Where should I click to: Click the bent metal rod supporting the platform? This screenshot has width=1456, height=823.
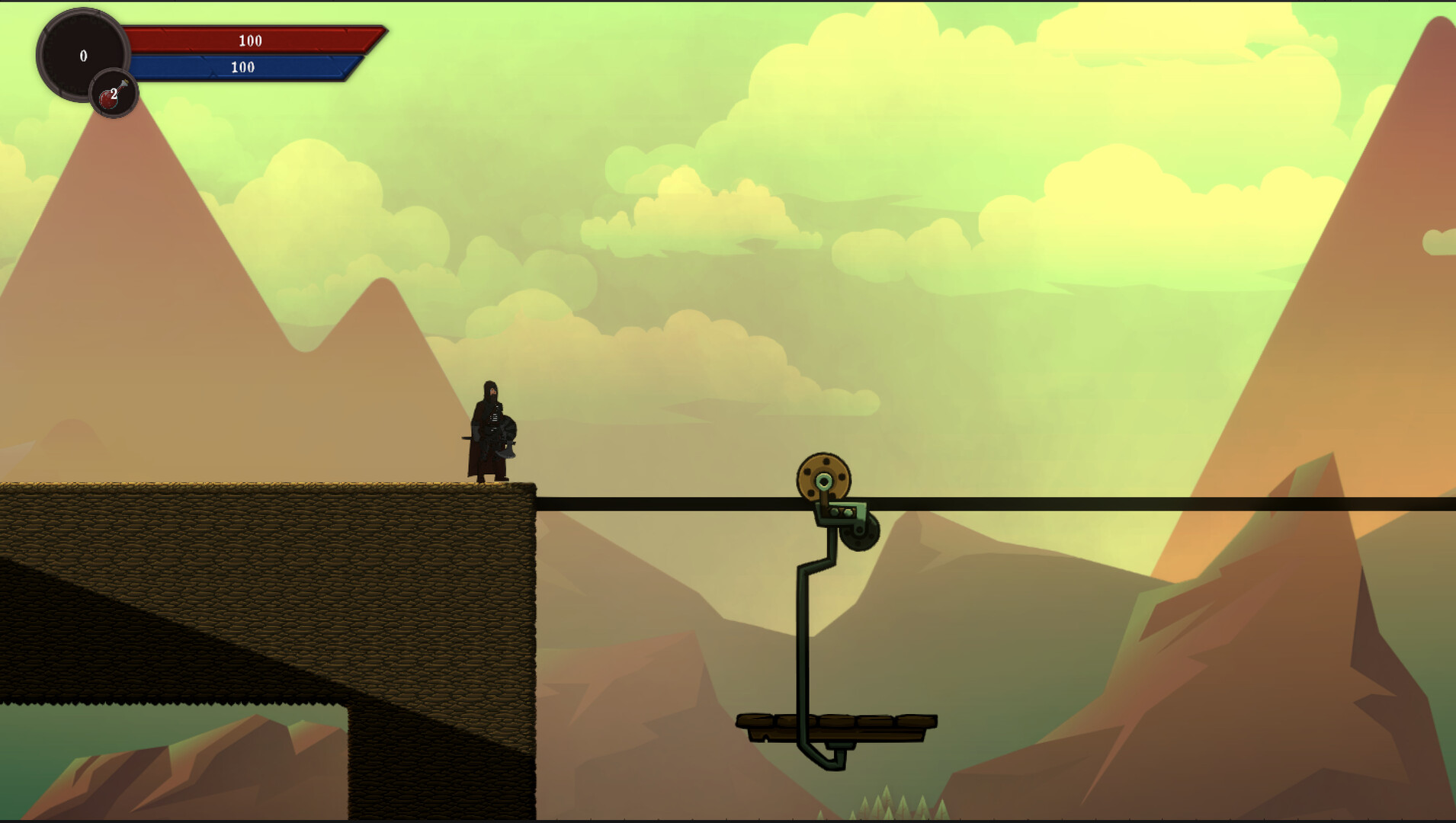(x=804, y=640)
